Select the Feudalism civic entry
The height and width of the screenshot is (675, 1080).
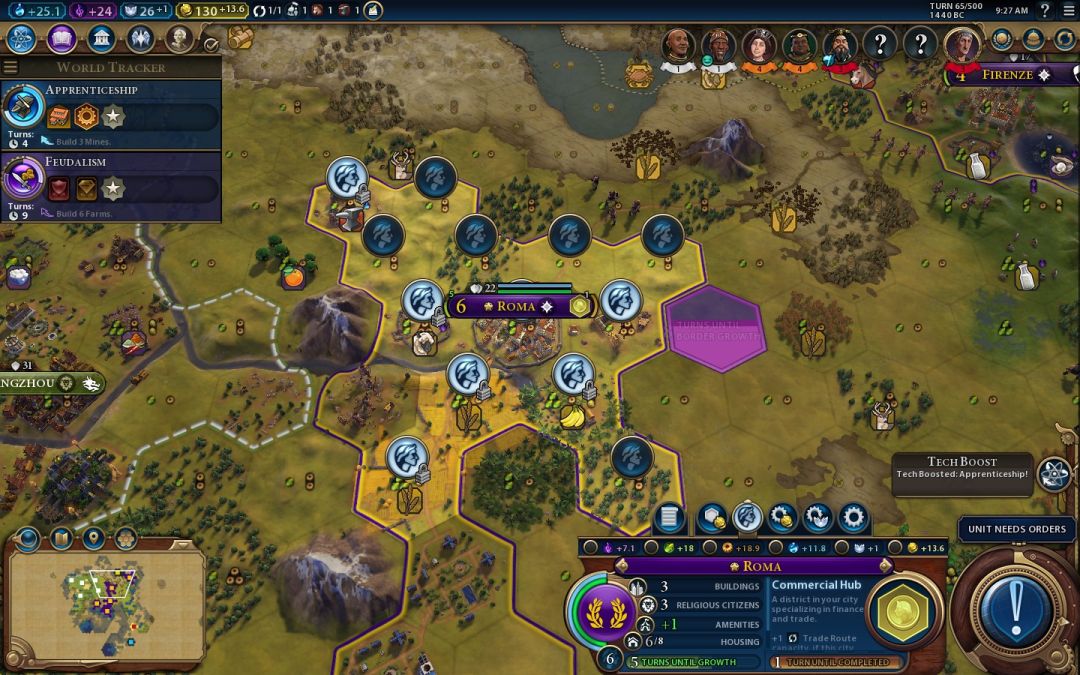click(110, 180)
